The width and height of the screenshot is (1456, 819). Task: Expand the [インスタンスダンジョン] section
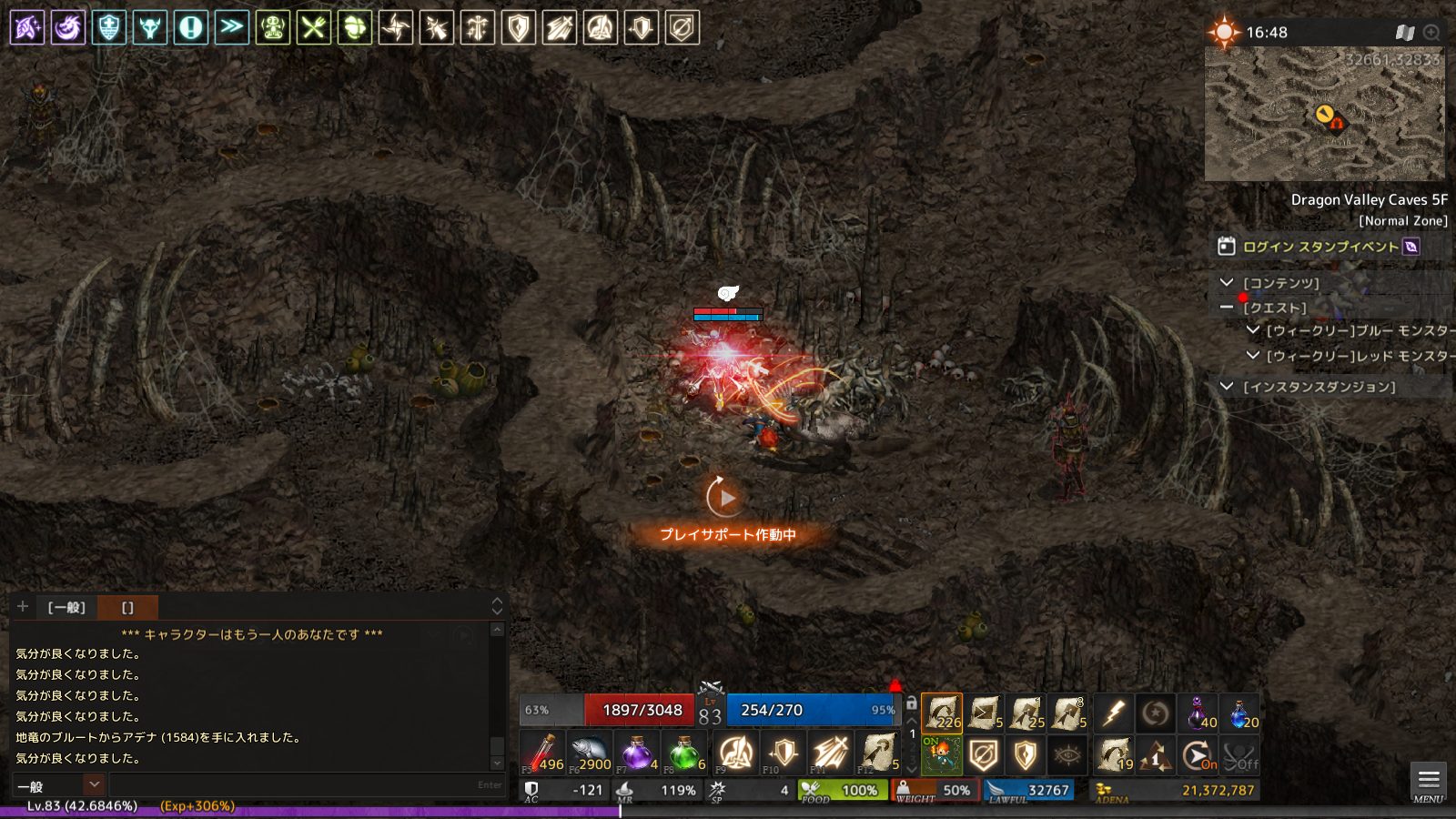1227,387
